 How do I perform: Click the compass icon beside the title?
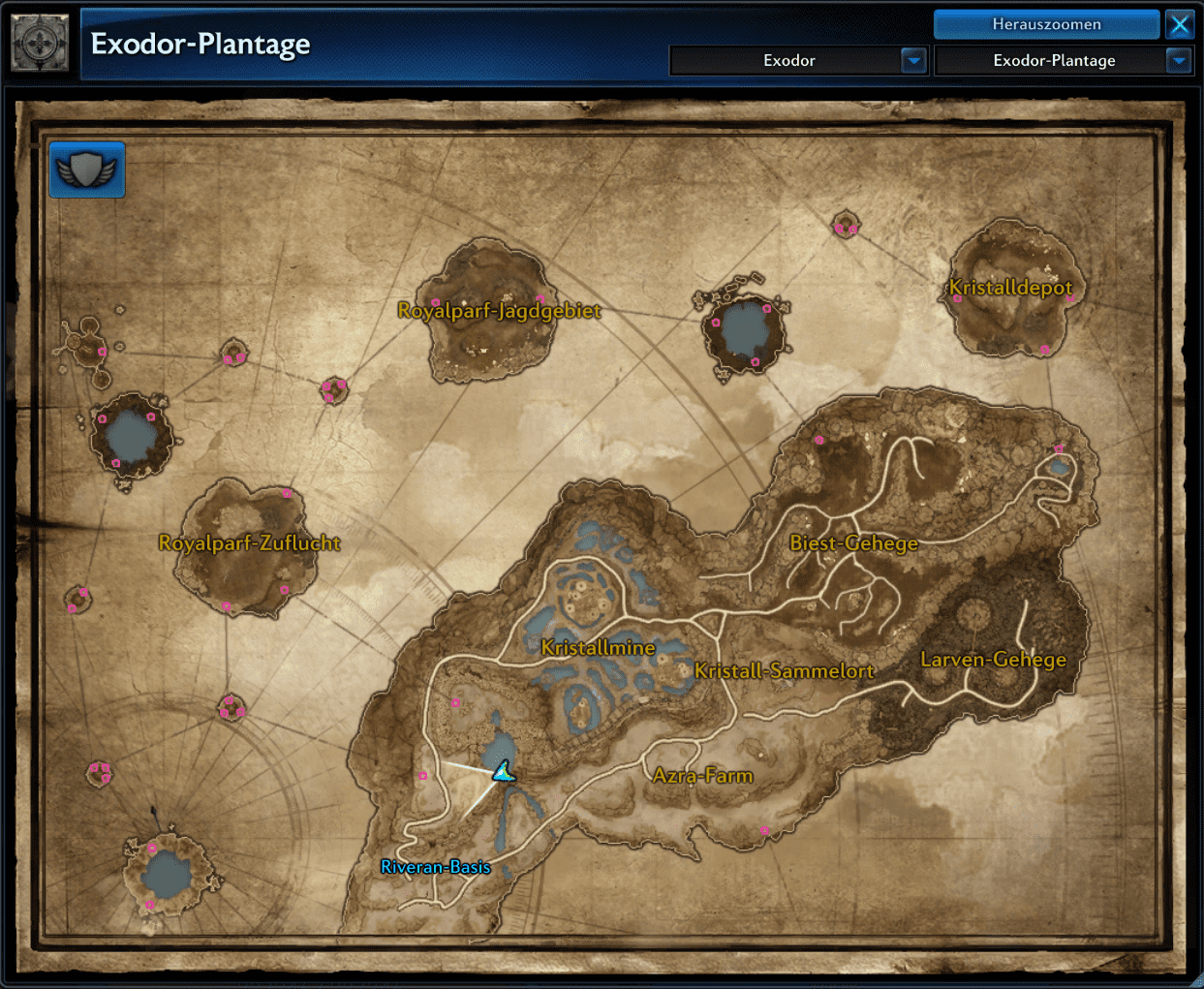[40, 44]
